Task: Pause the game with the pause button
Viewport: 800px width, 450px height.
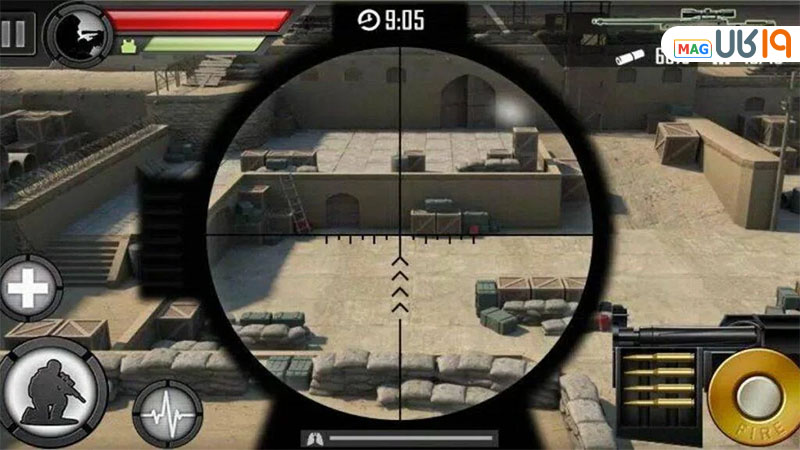Action: 16,32
